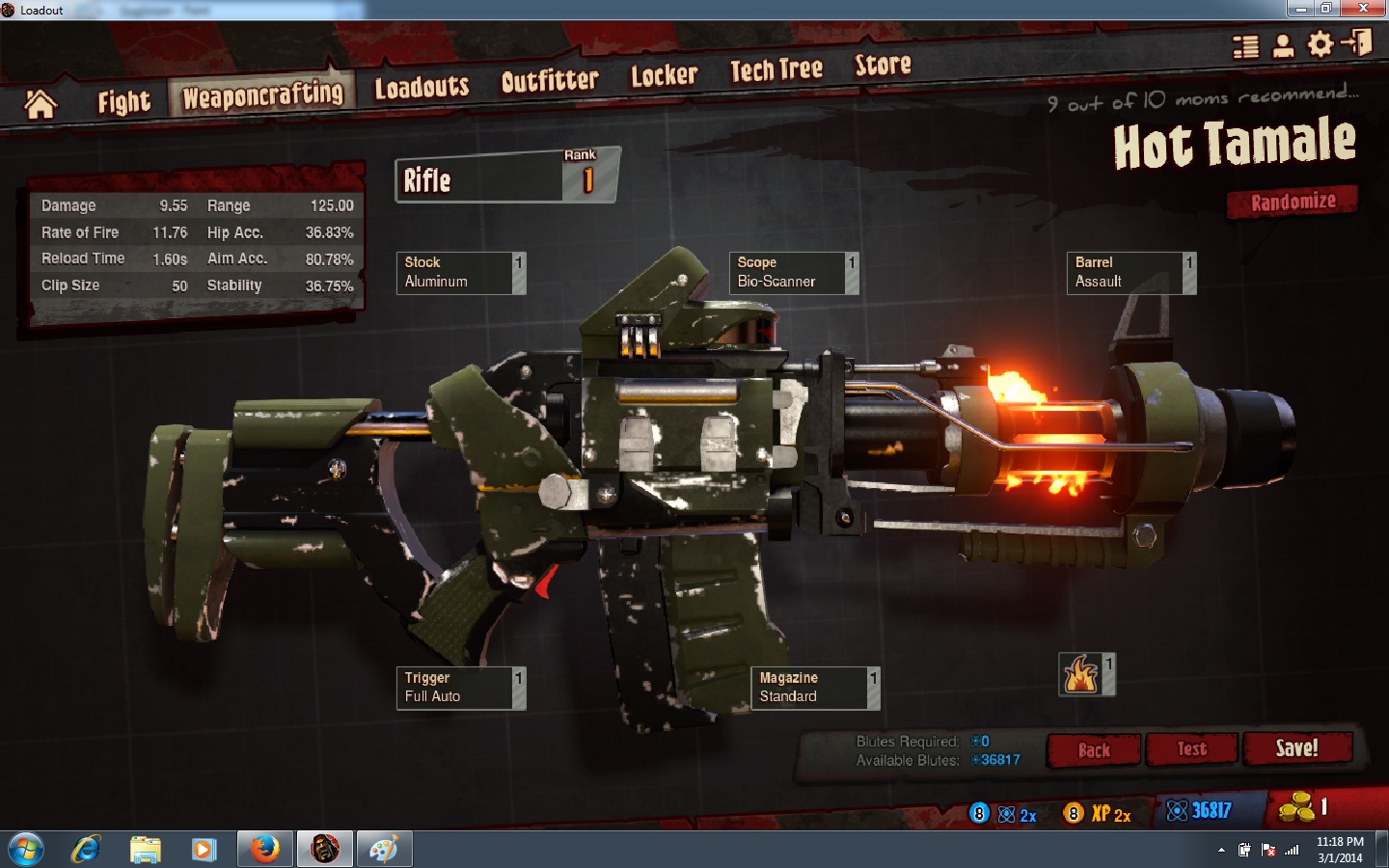The image size is (1389, 868).
Task: Select the Weaponcrafting tab
Action: [x=262, y=95]
